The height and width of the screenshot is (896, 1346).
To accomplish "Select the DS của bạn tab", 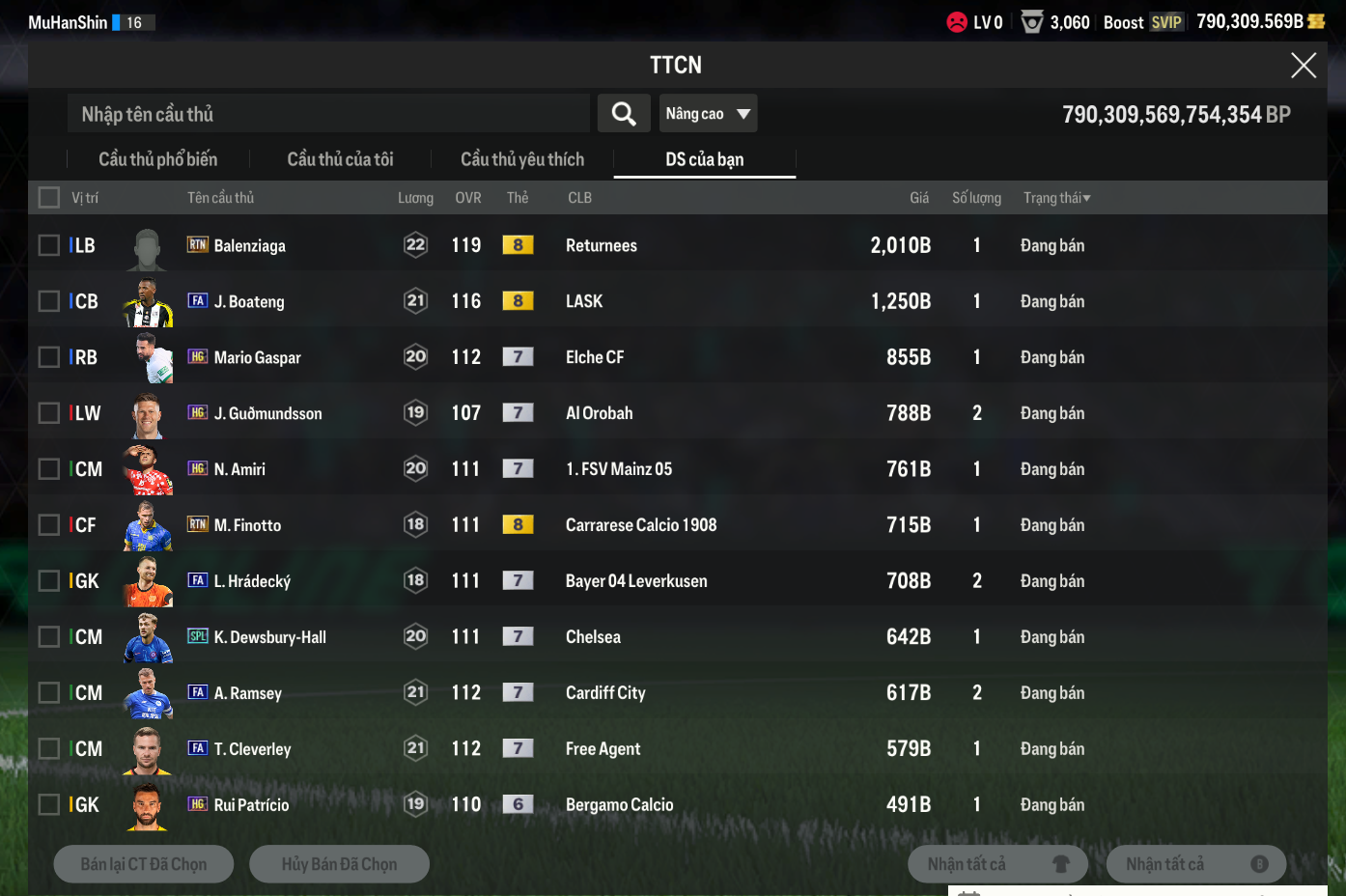I will point(704,159).
